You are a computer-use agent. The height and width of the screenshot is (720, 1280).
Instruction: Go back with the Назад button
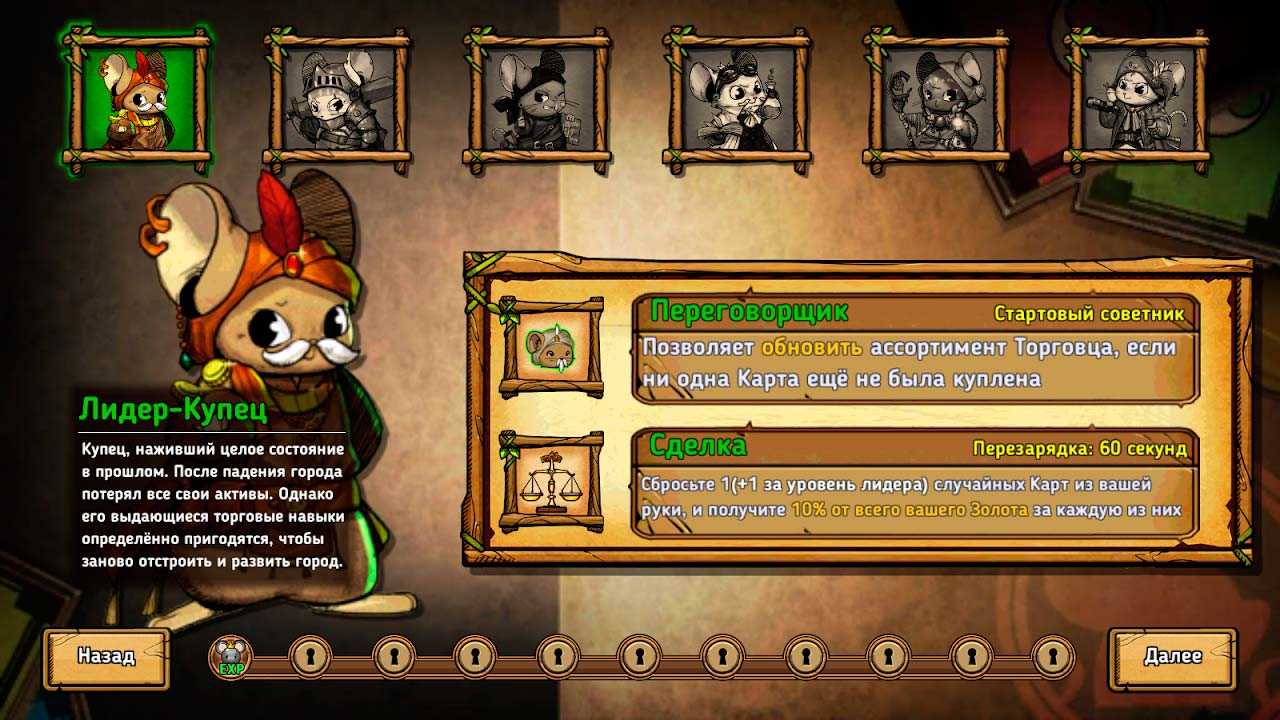tap(106, 658)
